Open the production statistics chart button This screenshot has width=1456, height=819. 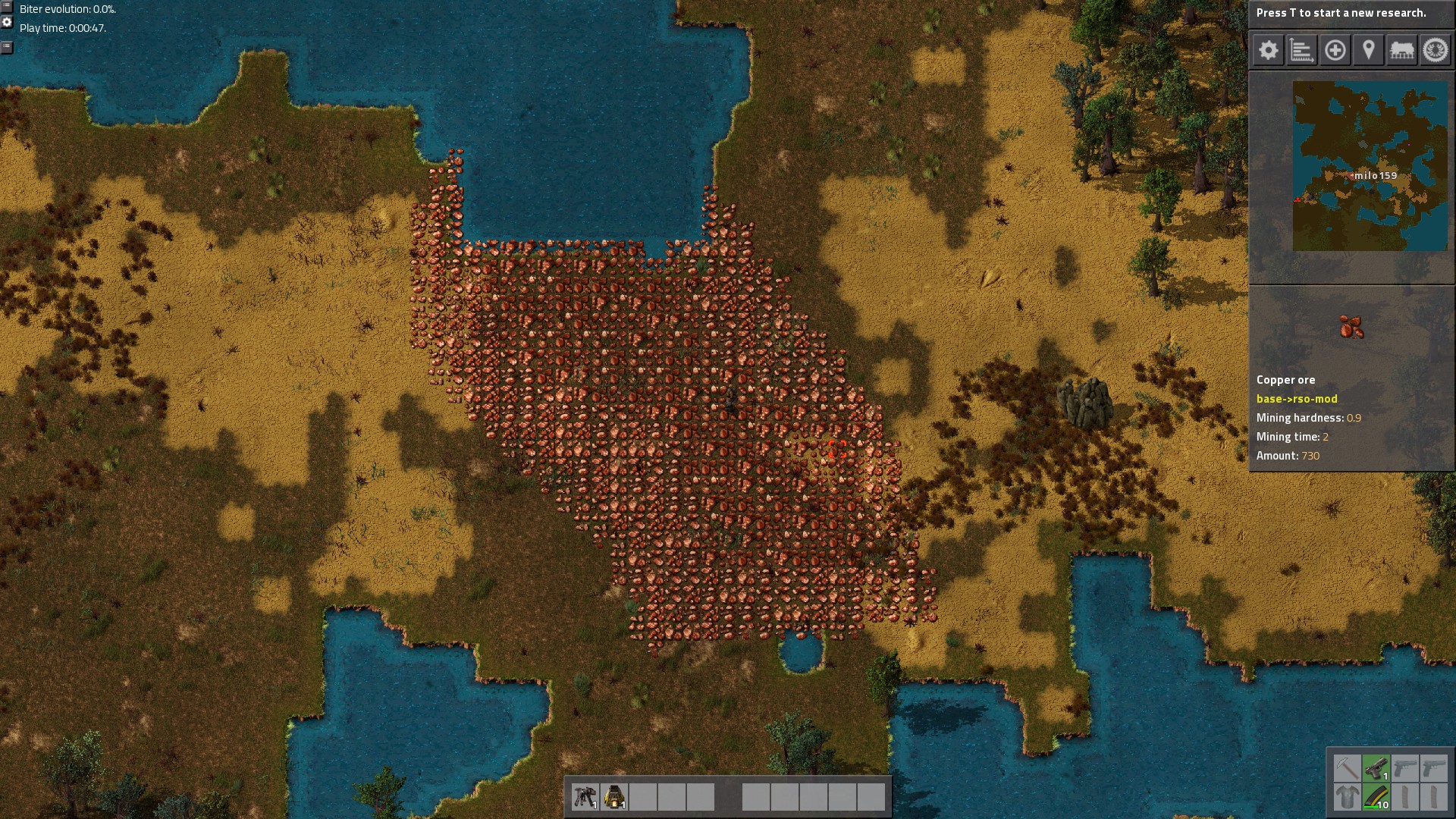point(1301,51)
